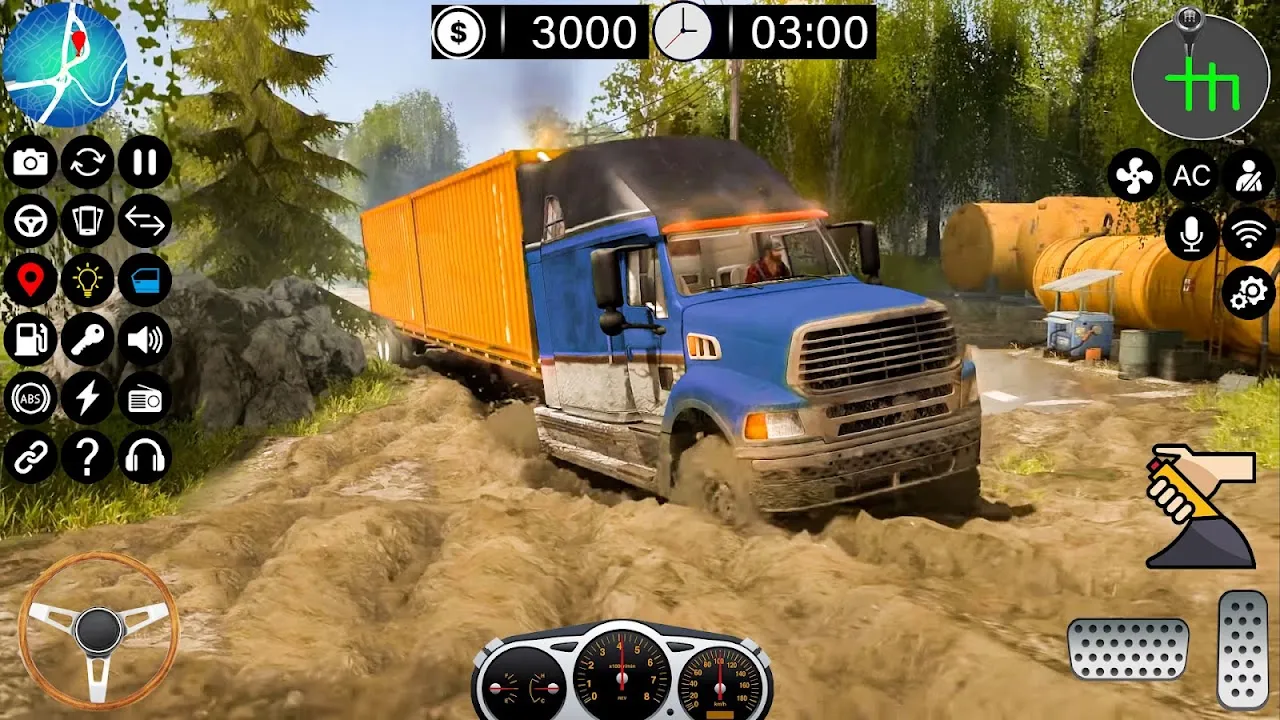1280x720 pixels.
Task: Toggle the yellow light bulb headlights
Action: [x=88, y=281]
